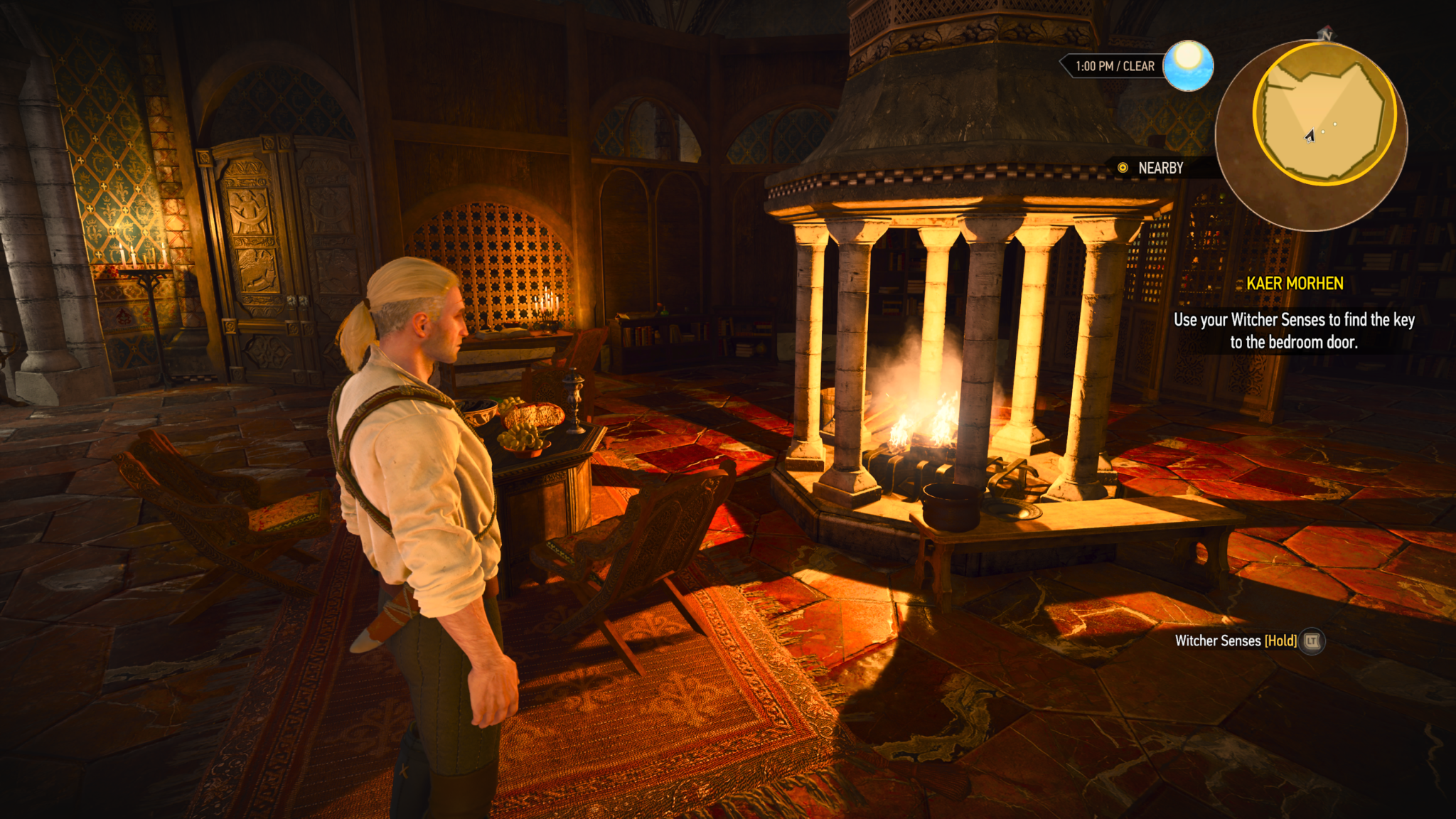The width and height of the screenshot is (1456, 819).
Task: Click the player arrow marker on the minimap
Action: 1310,136
